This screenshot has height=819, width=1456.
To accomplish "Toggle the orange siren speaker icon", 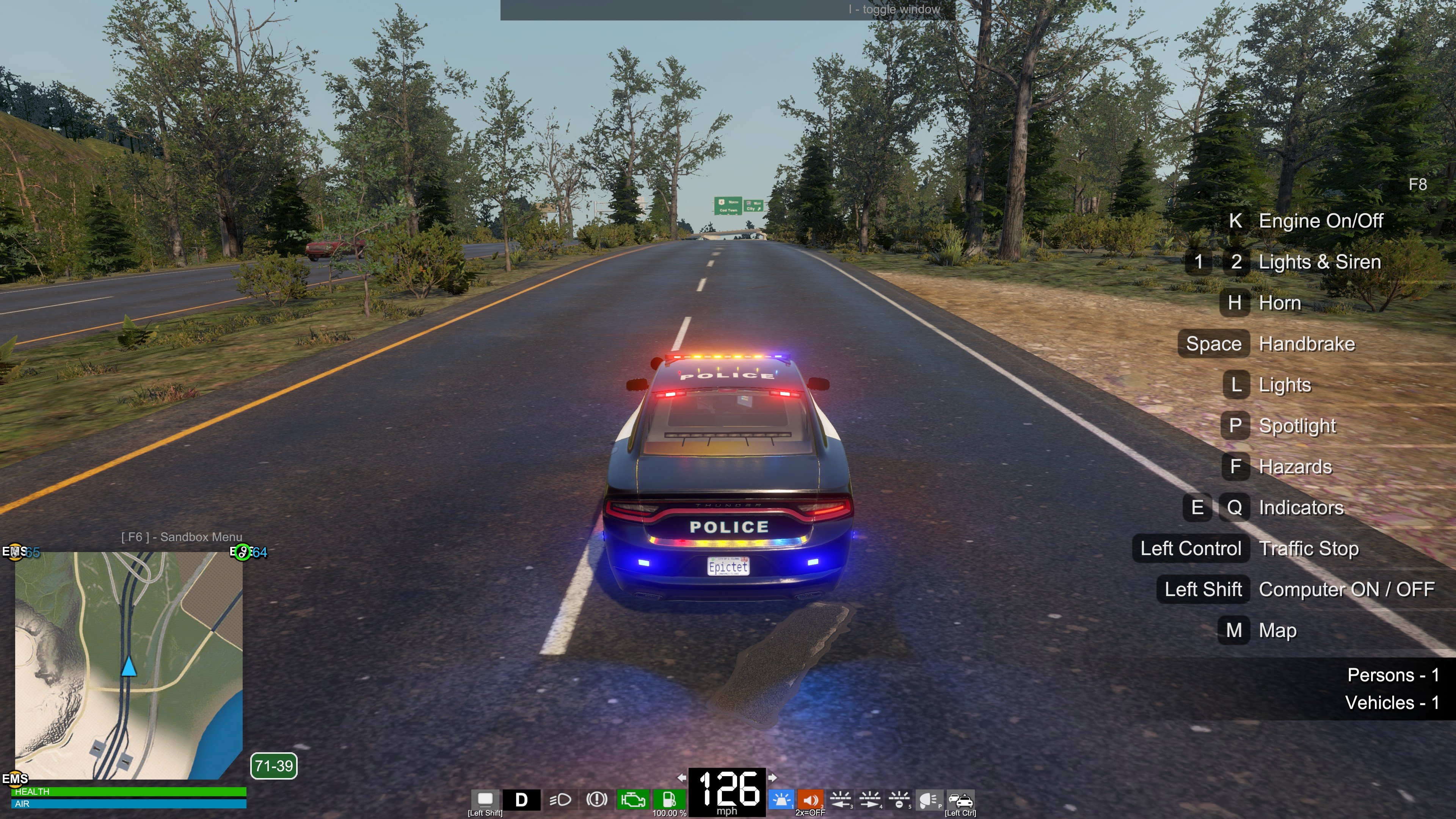I will click(x=810, y=799).
